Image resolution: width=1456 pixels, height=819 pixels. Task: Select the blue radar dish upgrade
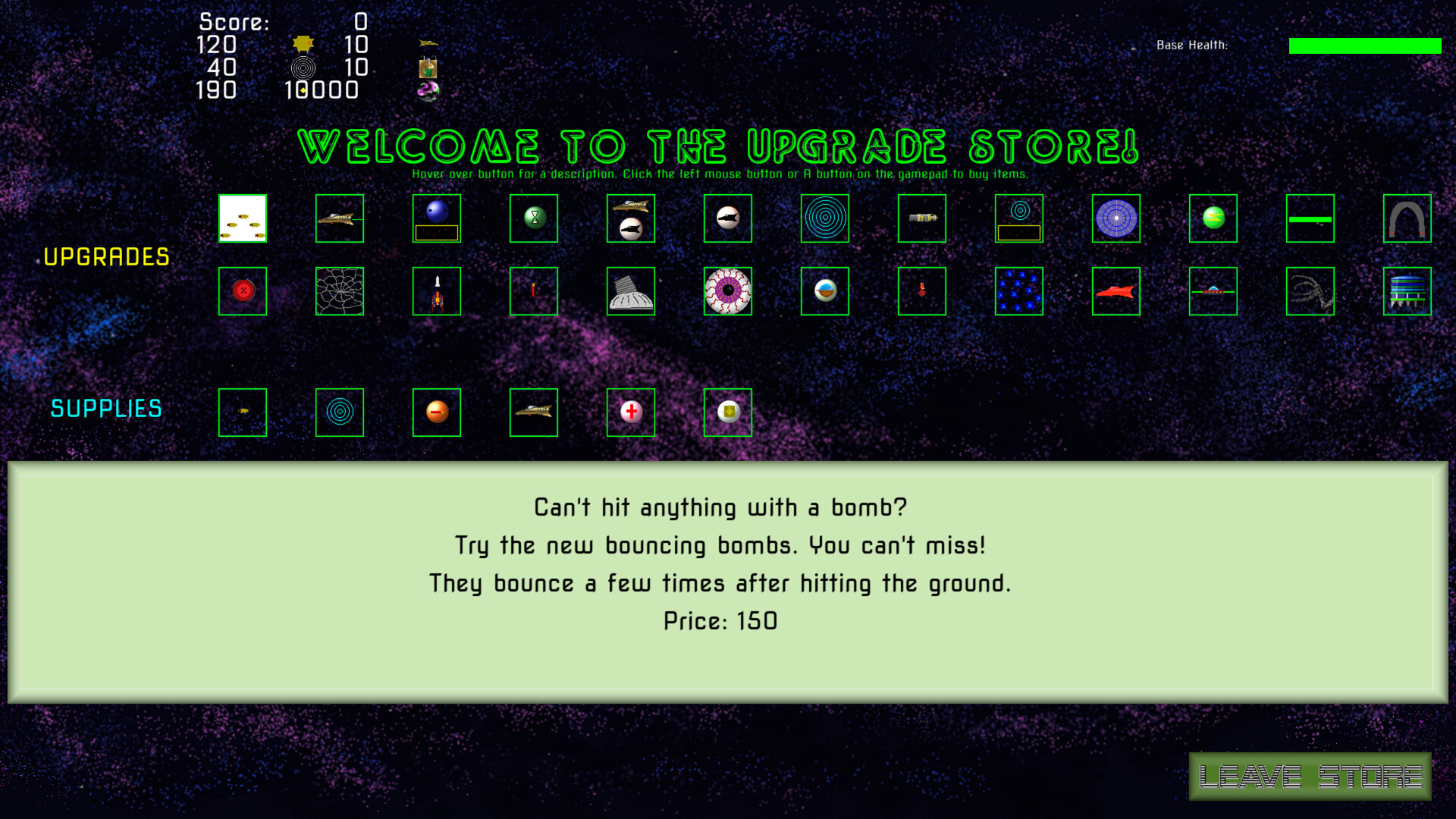click(x=1116, y=218)
